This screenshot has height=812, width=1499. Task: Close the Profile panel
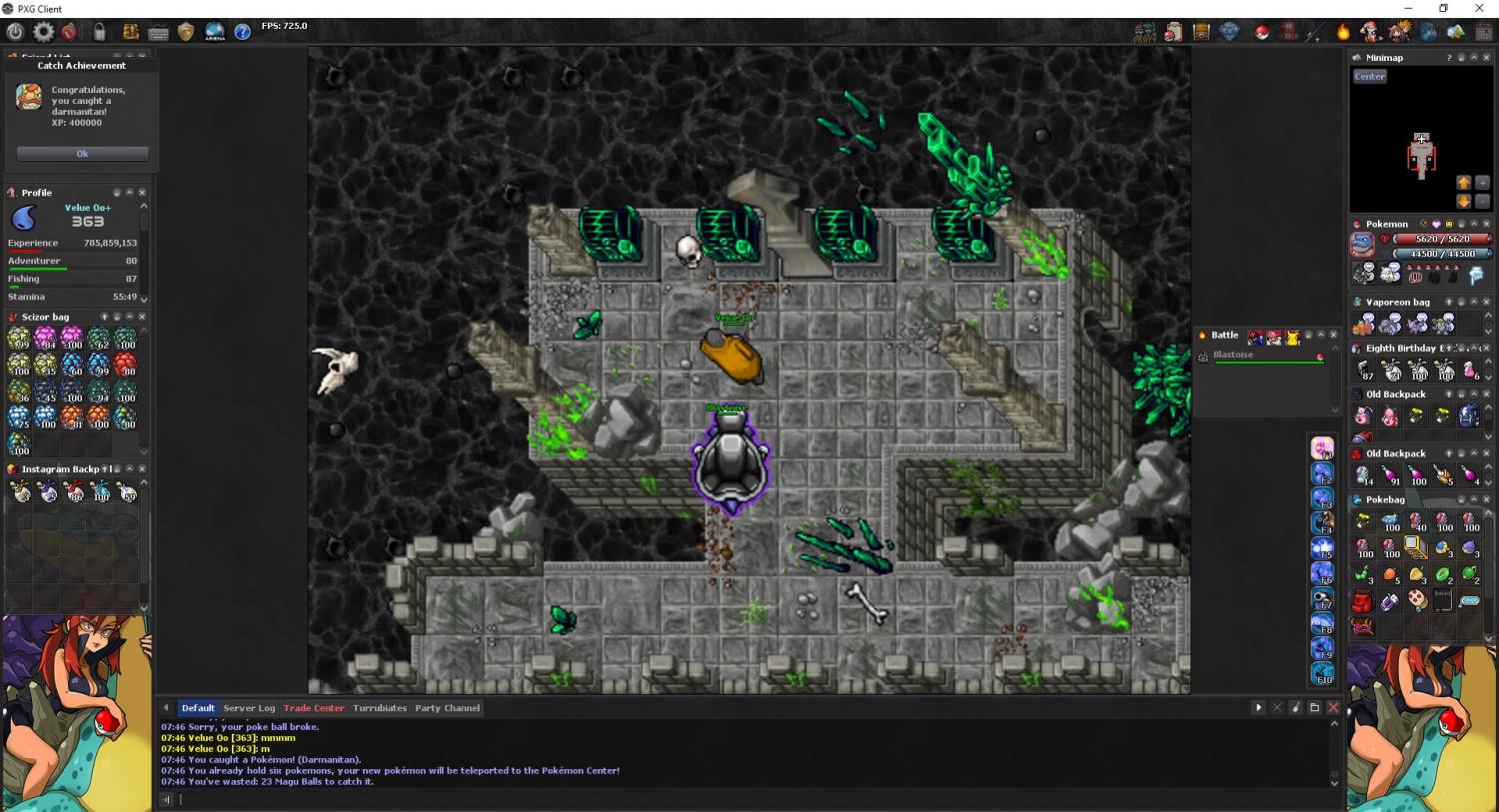(x=142, y=193)
